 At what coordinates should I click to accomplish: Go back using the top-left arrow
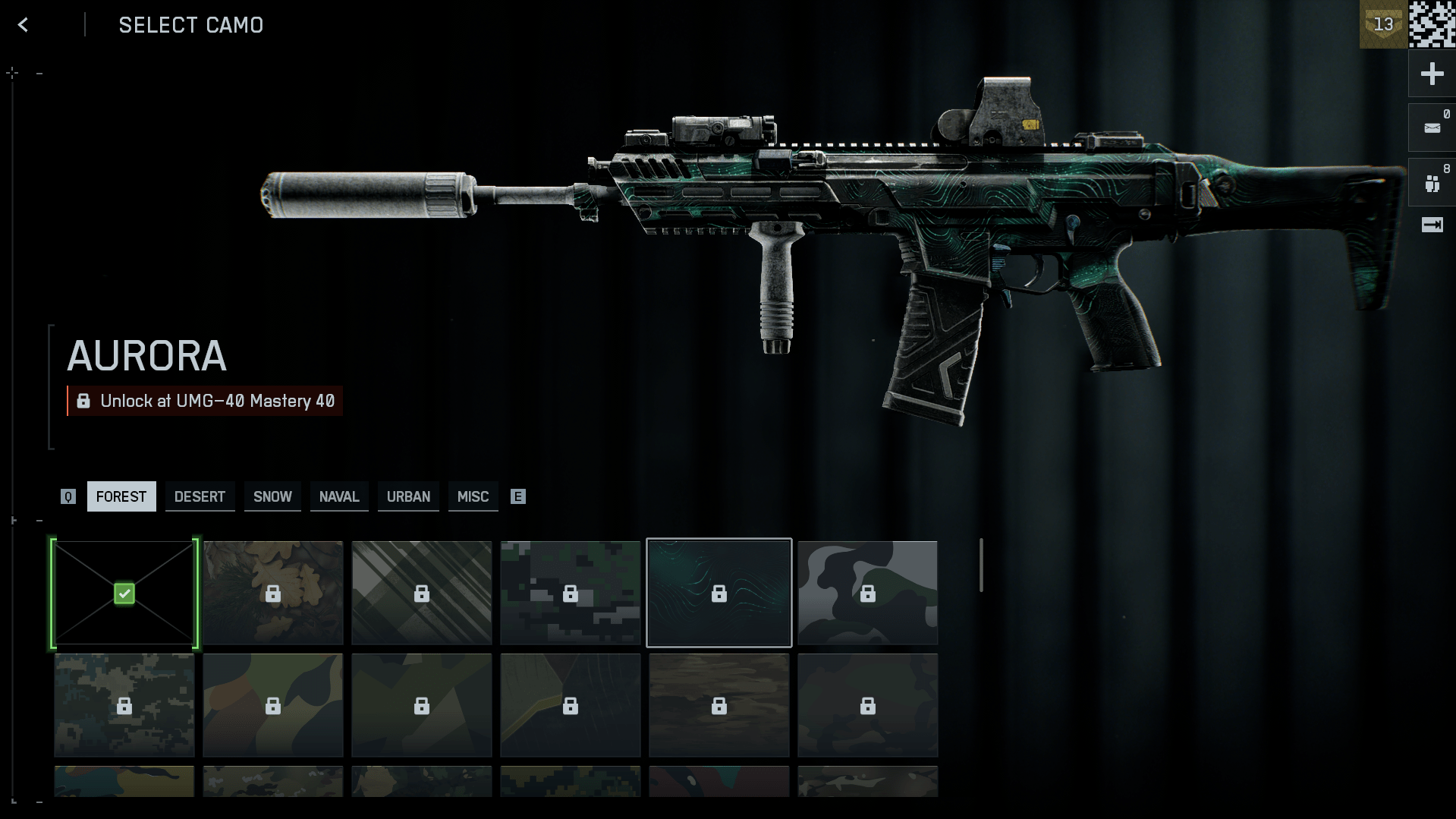pyautogui.click(x=24, y=25)
